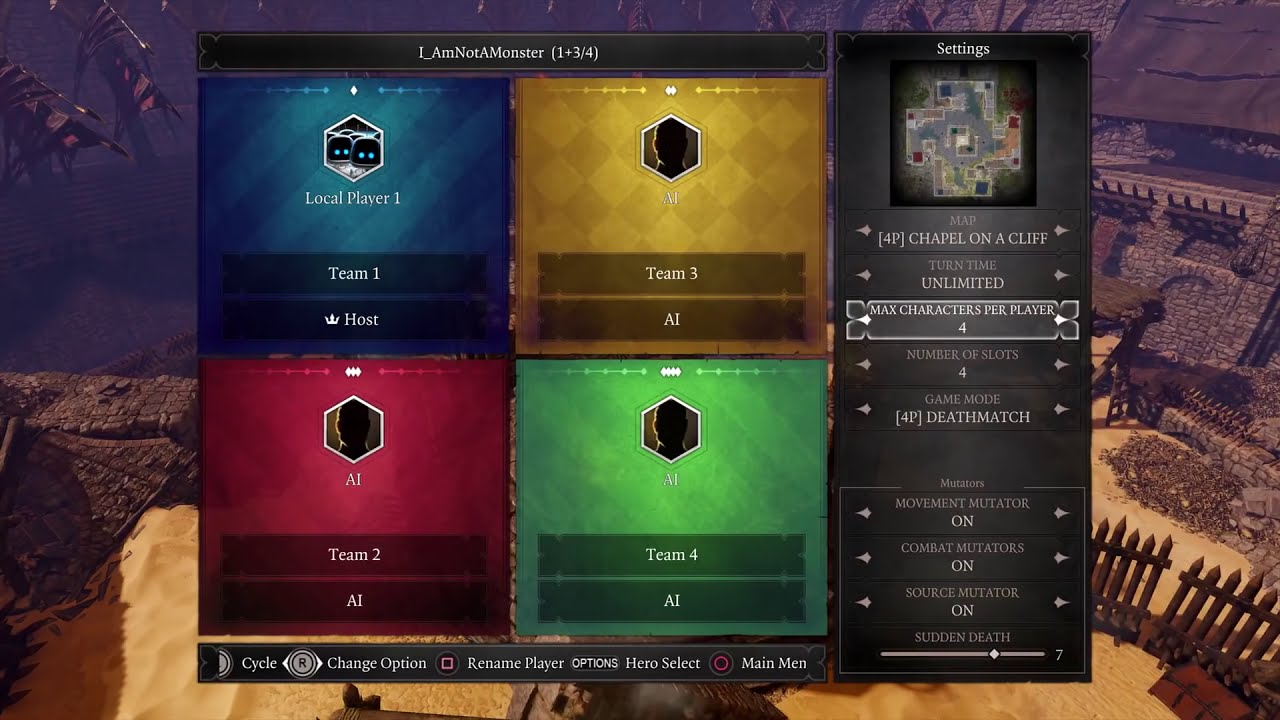1280x720 pixels.
Task: Open the Chapel on a Cliff map thumbnail
Action: coord(962,133)
